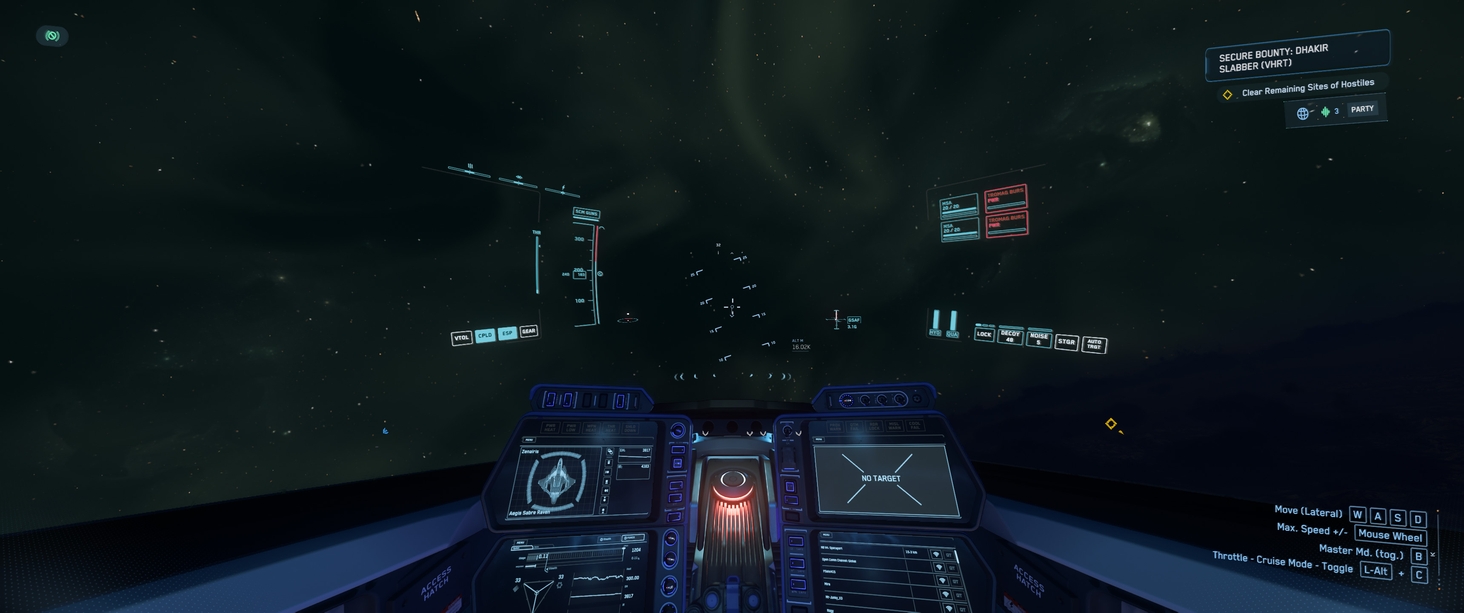Click the NO TARGET display screen
Viewport: 1464px width, 613px height.
tap(881, 478)
